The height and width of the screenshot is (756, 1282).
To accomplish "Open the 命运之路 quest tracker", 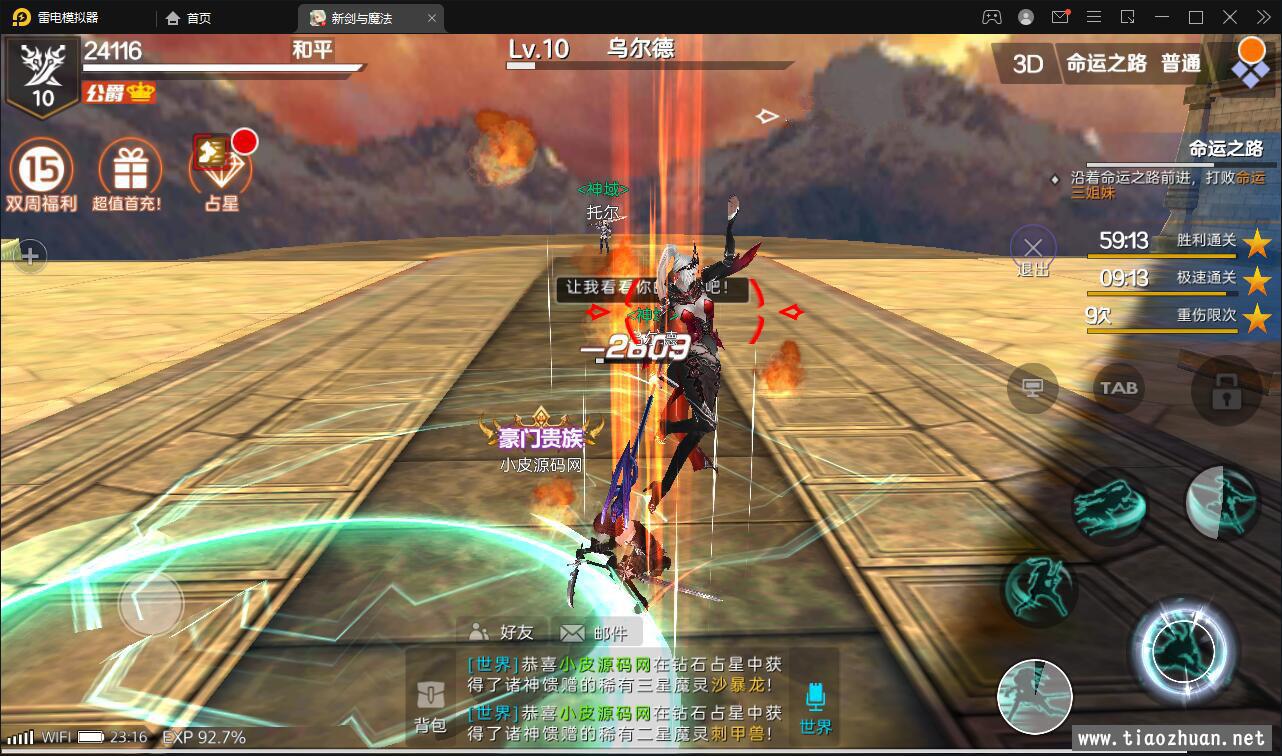I will pos(1225,149).
